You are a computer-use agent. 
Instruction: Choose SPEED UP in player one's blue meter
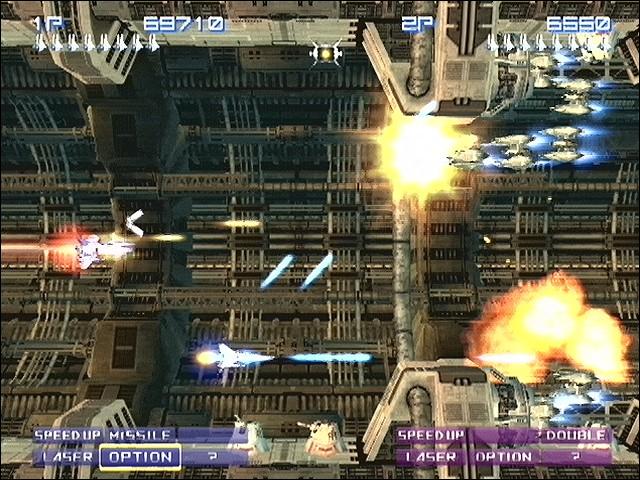(68, 436)
